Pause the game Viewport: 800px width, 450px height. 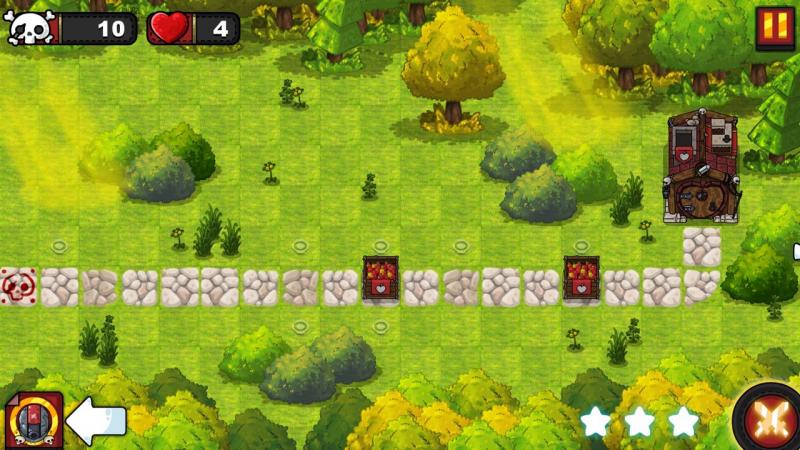pos(772,26)
